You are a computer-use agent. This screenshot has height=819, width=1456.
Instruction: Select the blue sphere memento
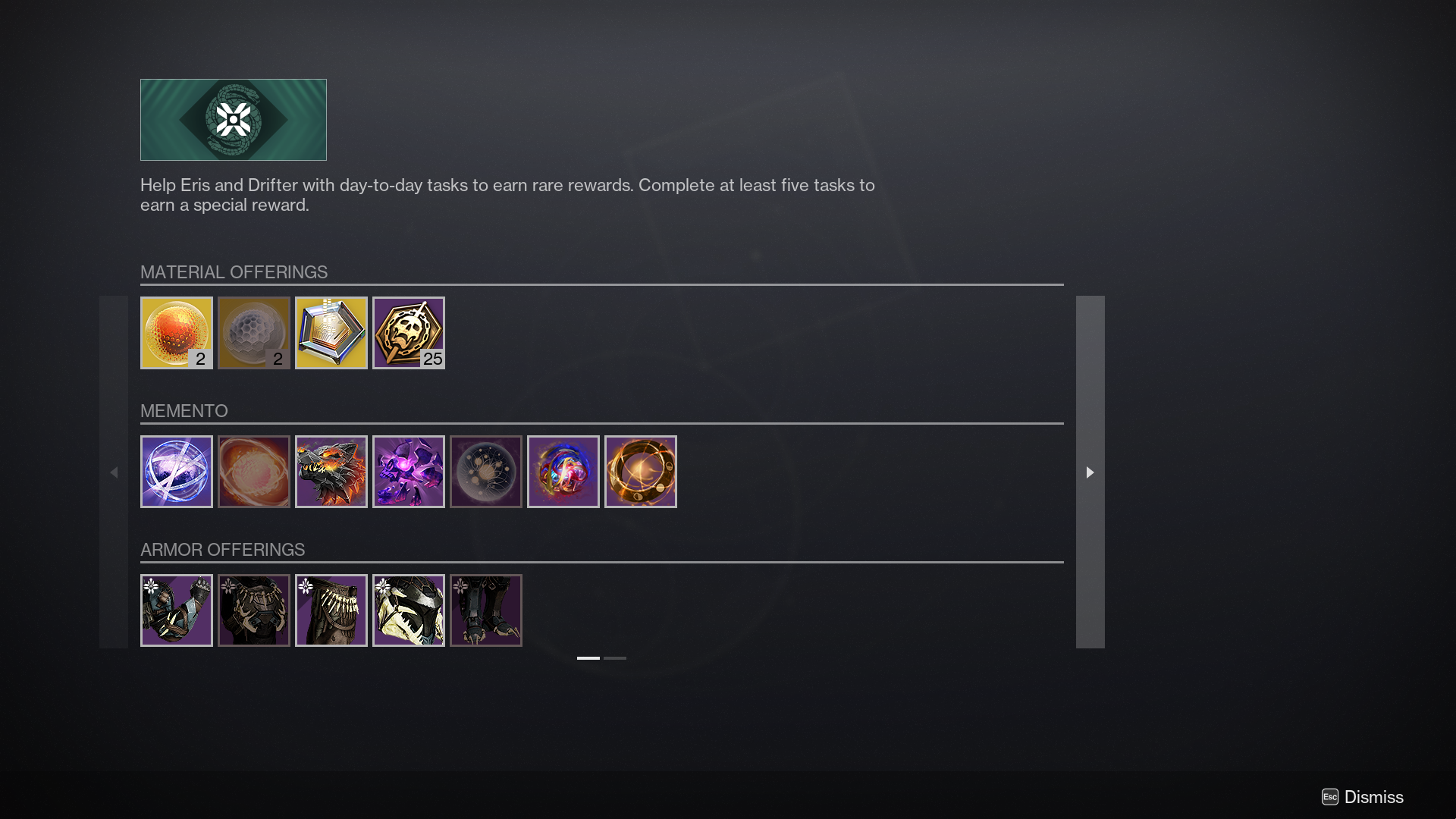(177, 471)
